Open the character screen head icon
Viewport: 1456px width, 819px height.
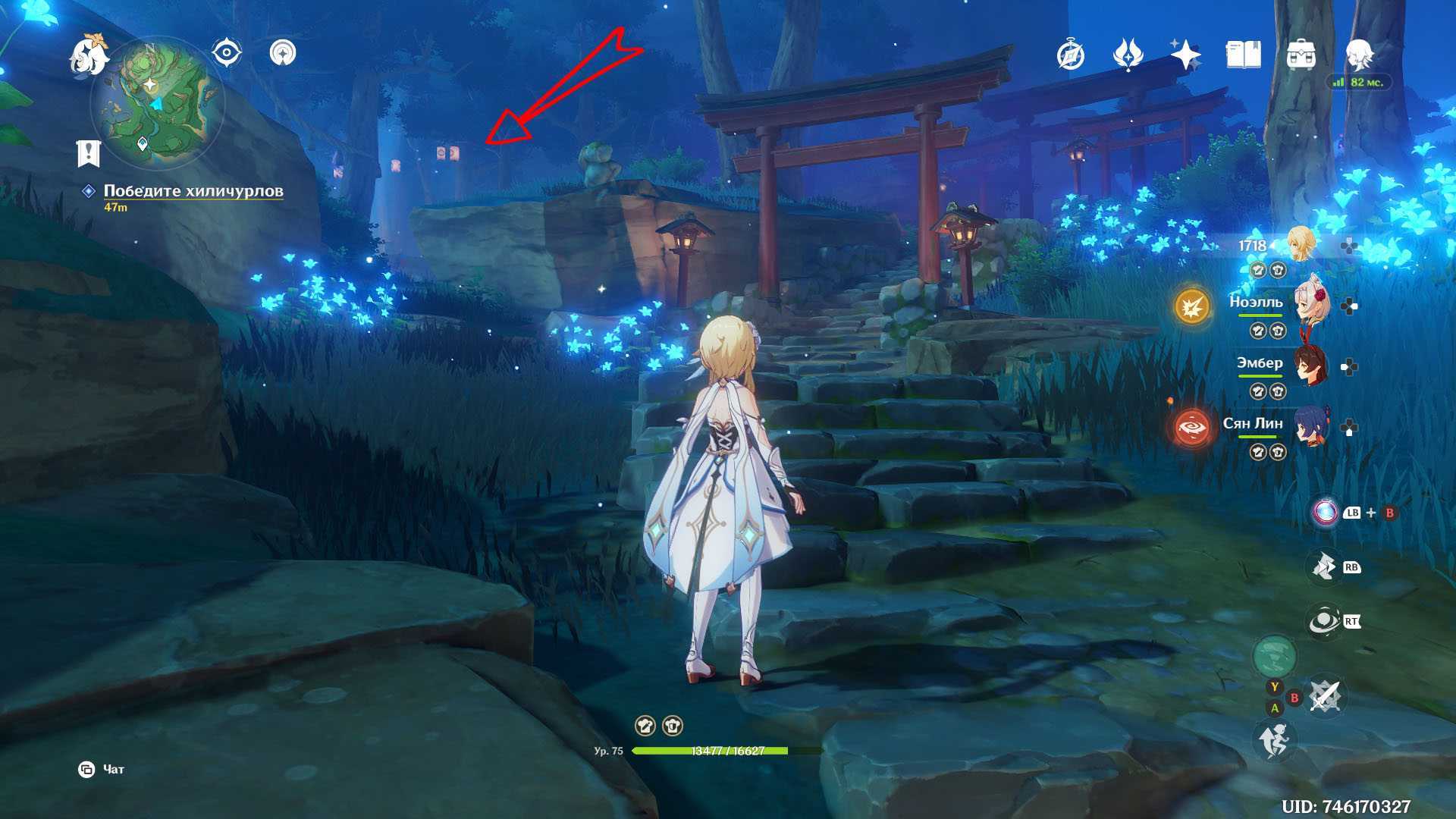(x=1360, y=55)
